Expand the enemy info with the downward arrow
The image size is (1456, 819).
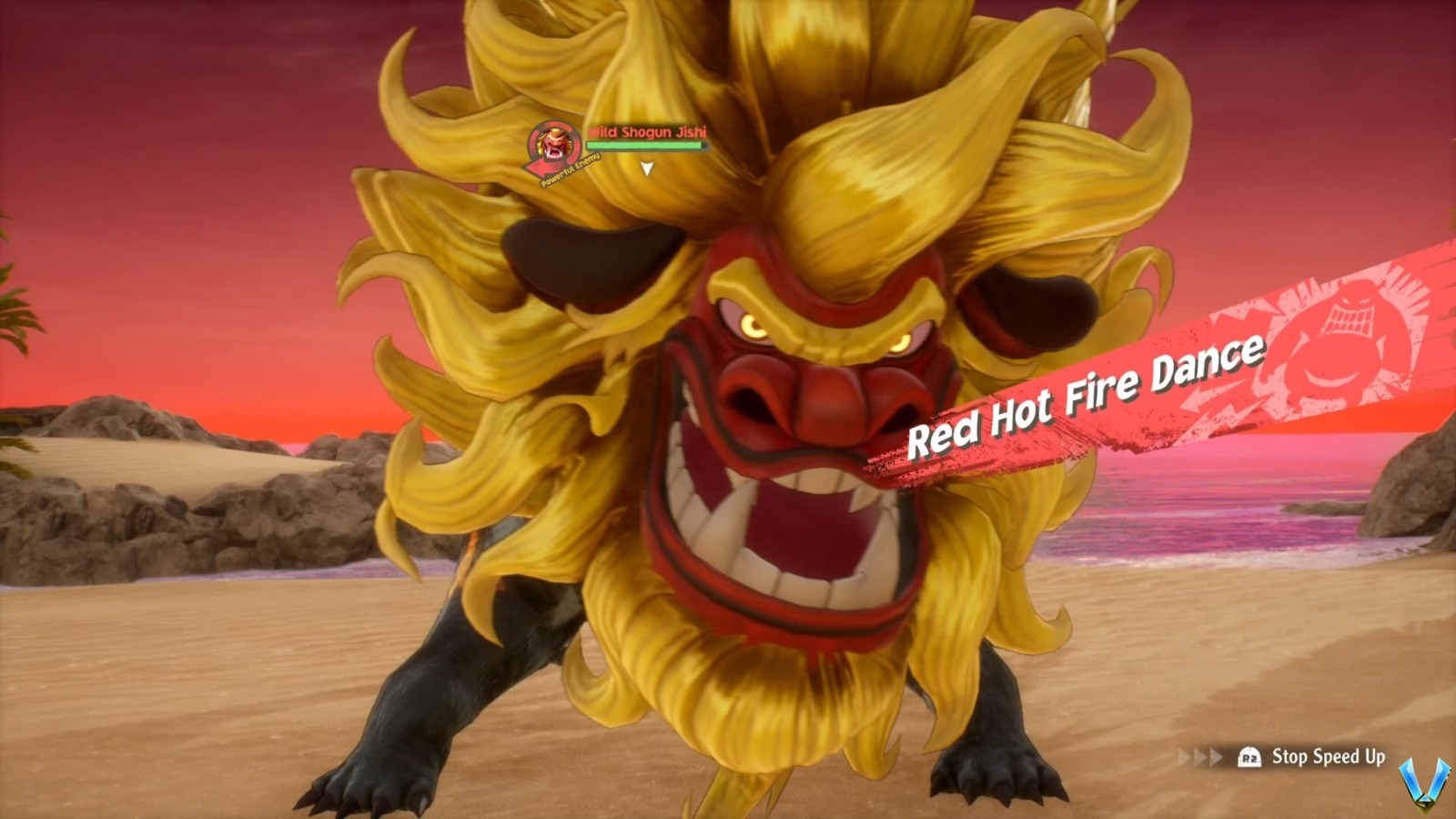(648, 168)
